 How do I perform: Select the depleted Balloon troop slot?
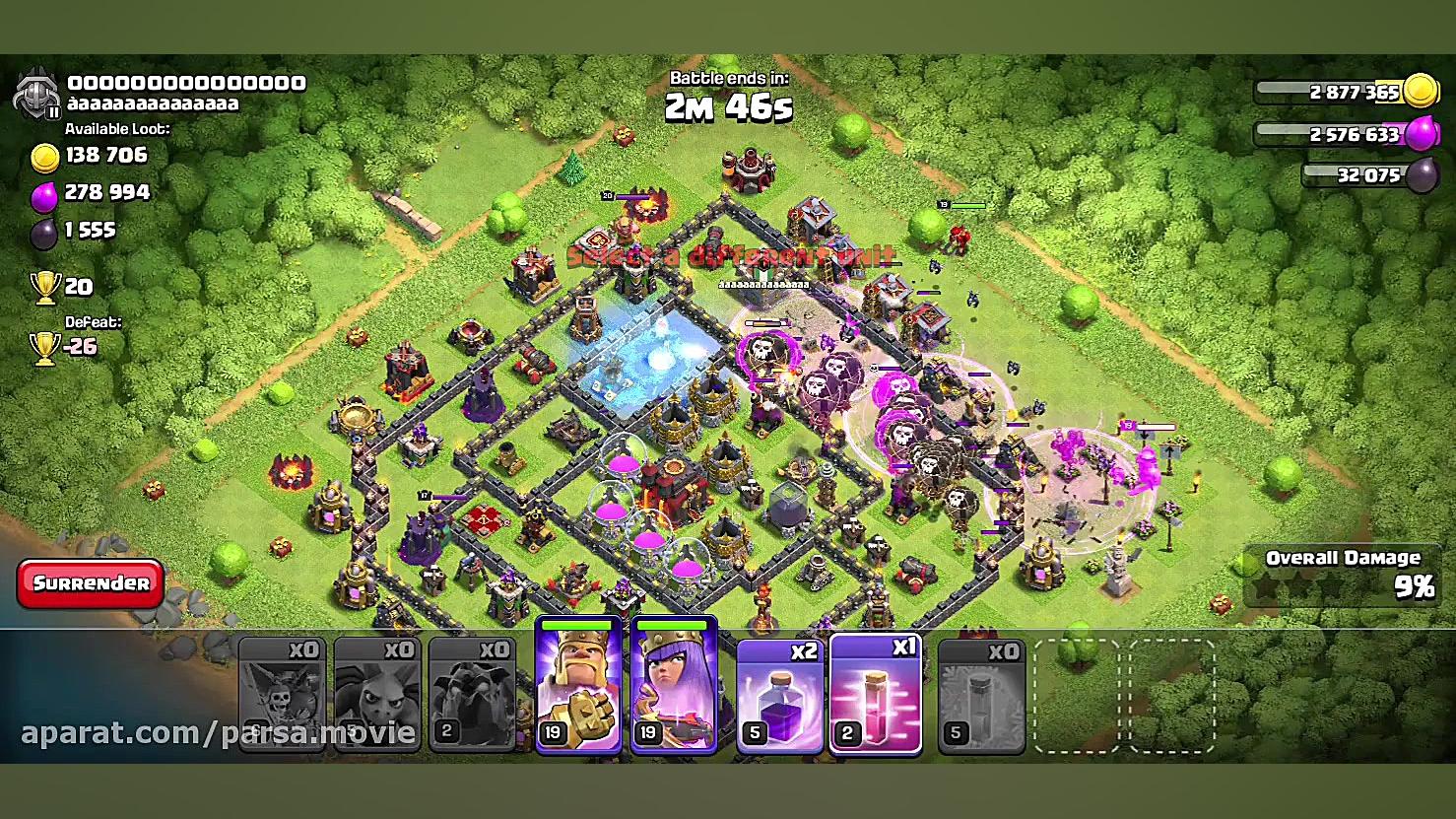(282, 696)
